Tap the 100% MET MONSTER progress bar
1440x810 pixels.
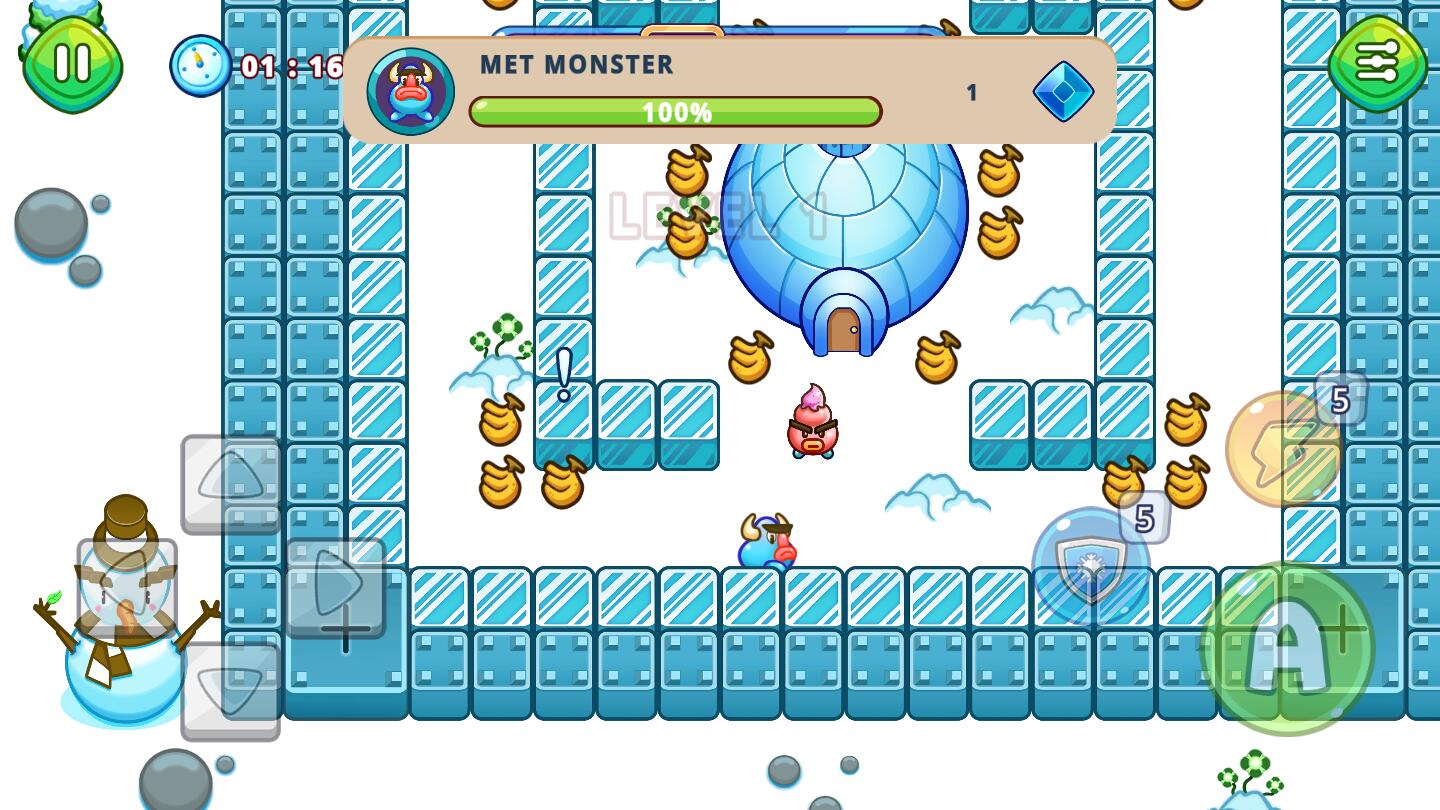tap(676, 112)
